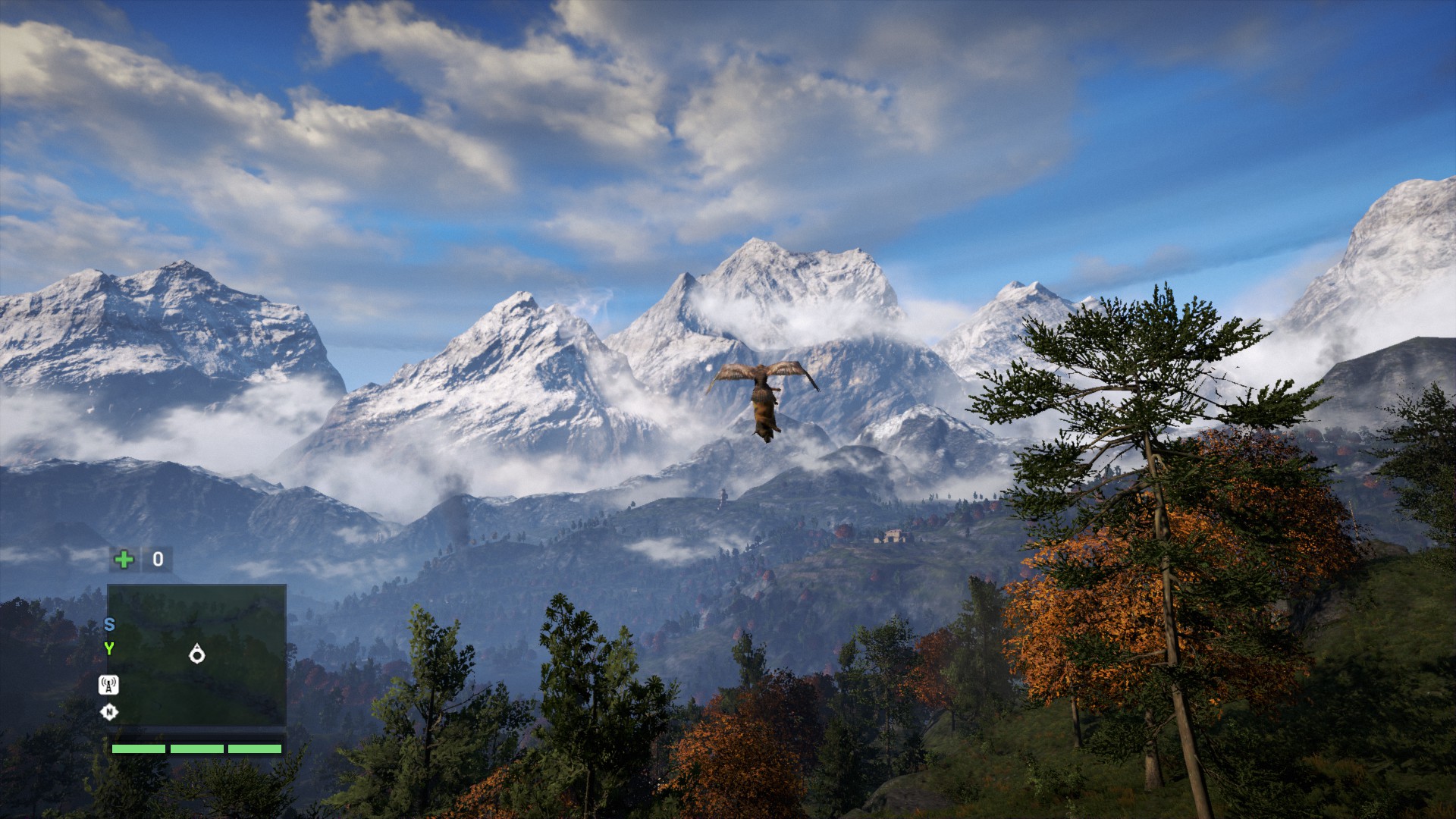1456x819 pixels.
Task: Click the north compass marker
Action: 109,712
